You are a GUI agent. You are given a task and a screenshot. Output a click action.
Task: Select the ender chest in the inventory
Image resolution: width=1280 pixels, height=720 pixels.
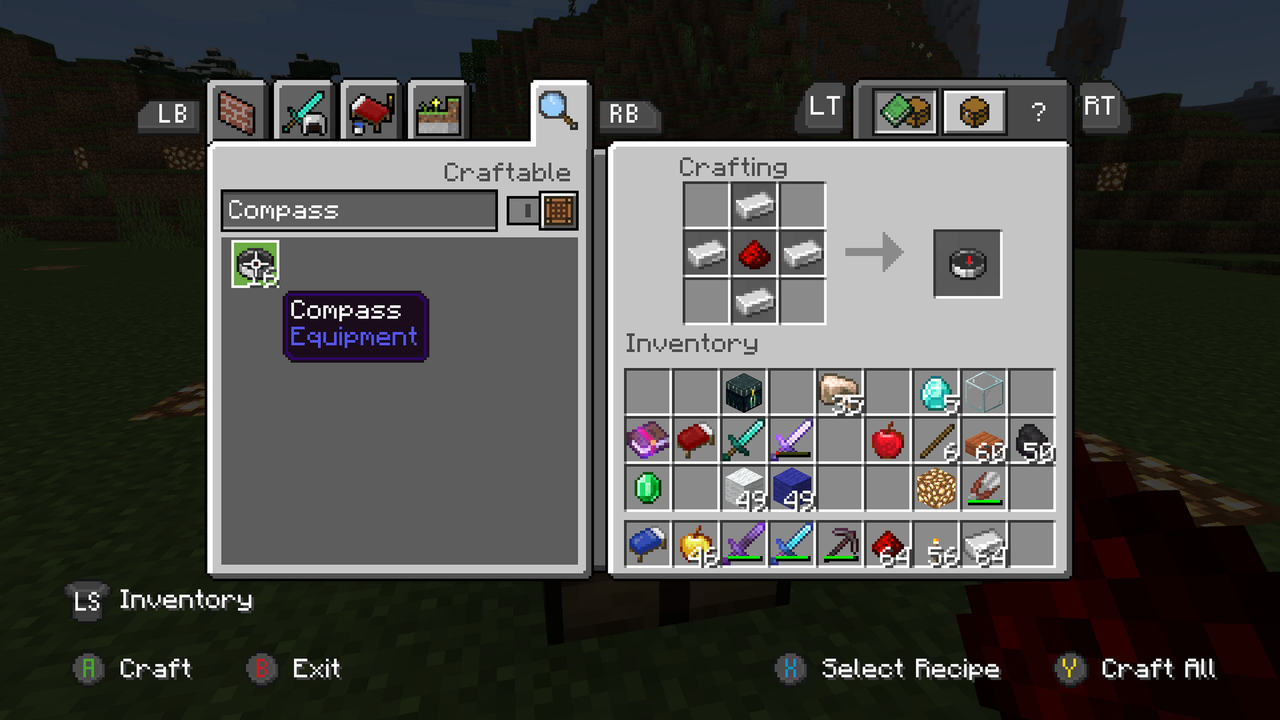pyautogui.click(x=743, y=392)
